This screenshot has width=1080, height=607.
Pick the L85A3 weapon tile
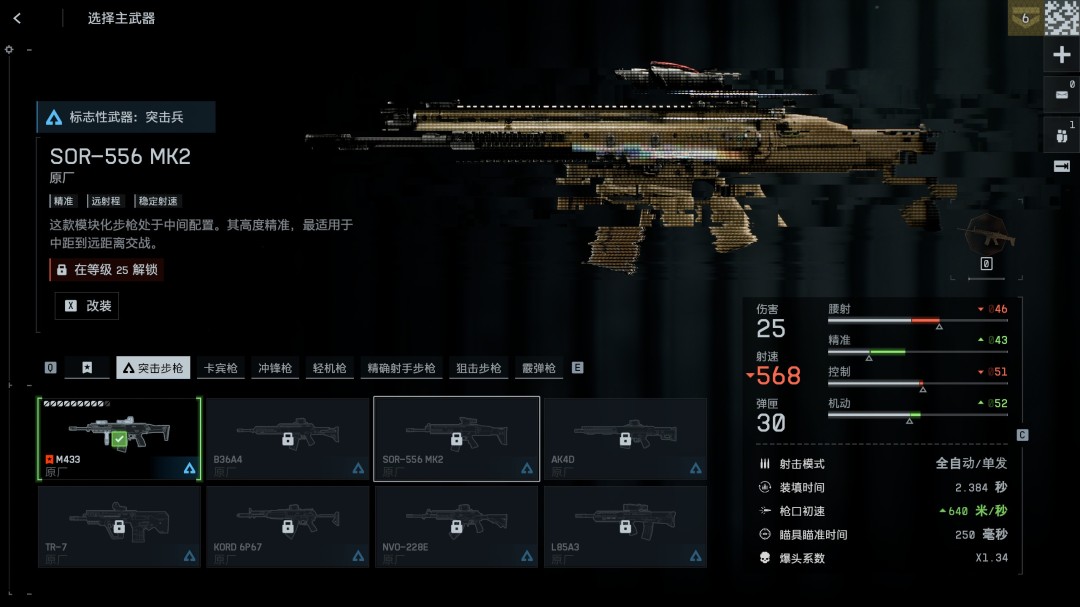pyautogui.click(x=625, y=526)
